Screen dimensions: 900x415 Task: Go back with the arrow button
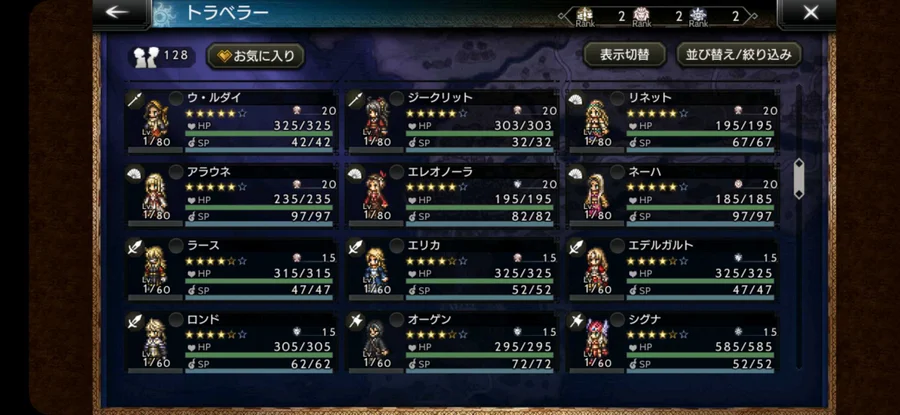(118, 13)
